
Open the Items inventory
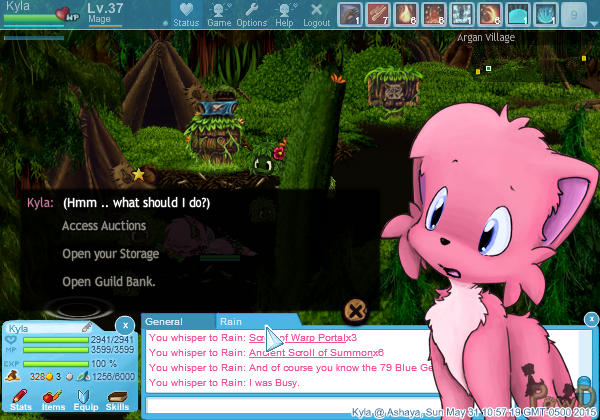click(x=53, y=402)
